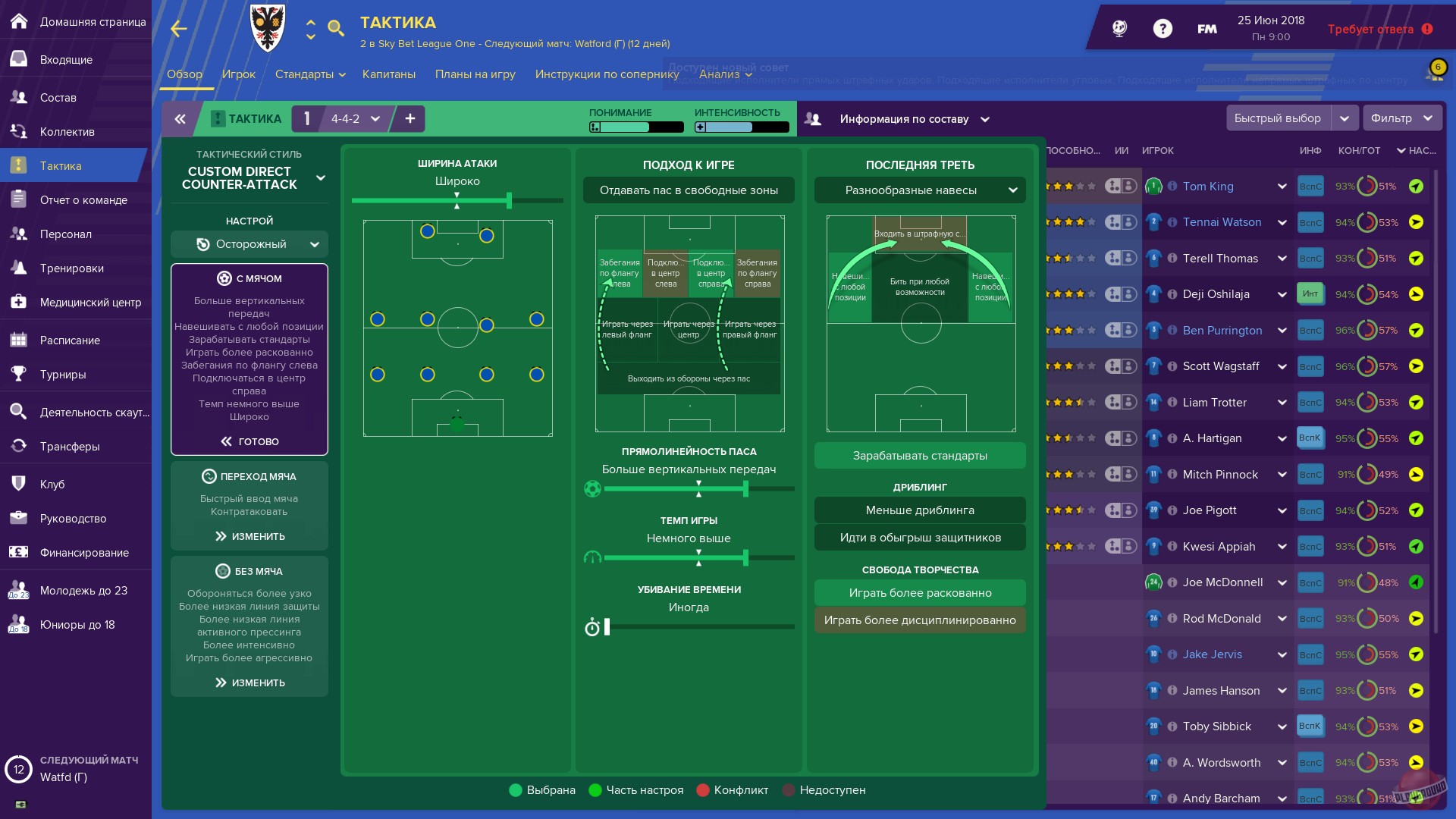Open the help question-mark icon in top bar
The height and width of the screenshot is (819, 1456).
(1162, 28)
